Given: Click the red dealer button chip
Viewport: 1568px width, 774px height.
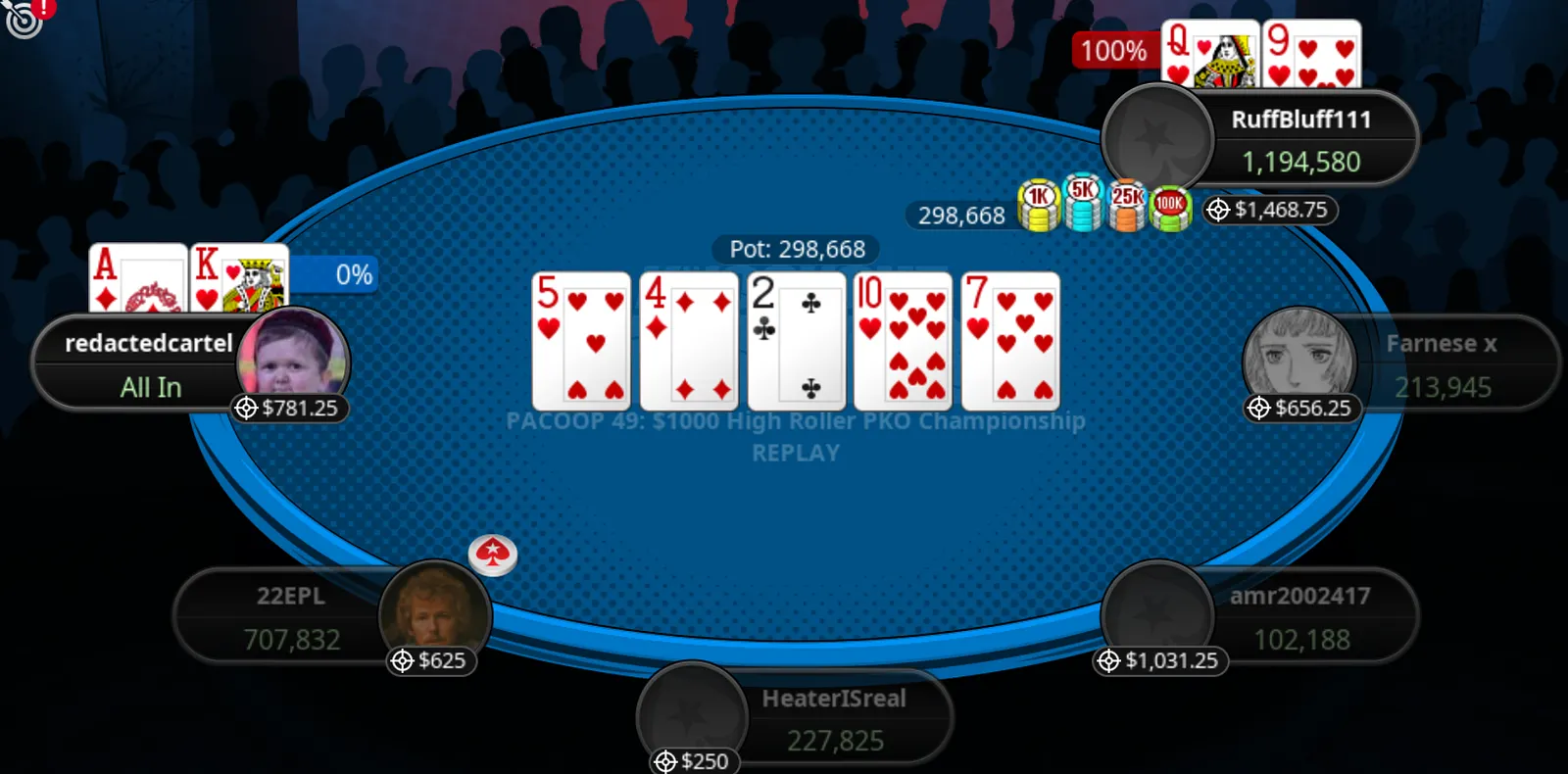Looking at the screenshot, I should click(x=492, y=555).
